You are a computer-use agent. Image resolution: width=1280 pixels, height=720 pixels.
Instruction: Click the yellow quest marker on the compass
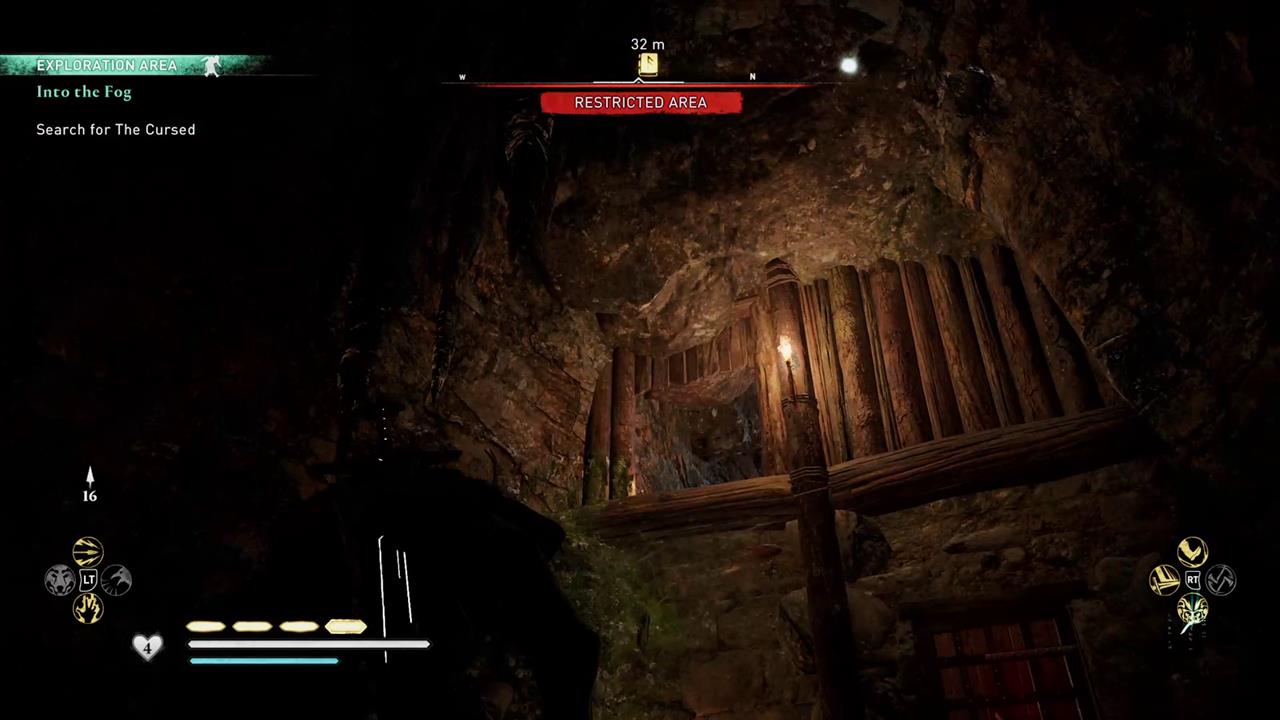pos(648,65)
